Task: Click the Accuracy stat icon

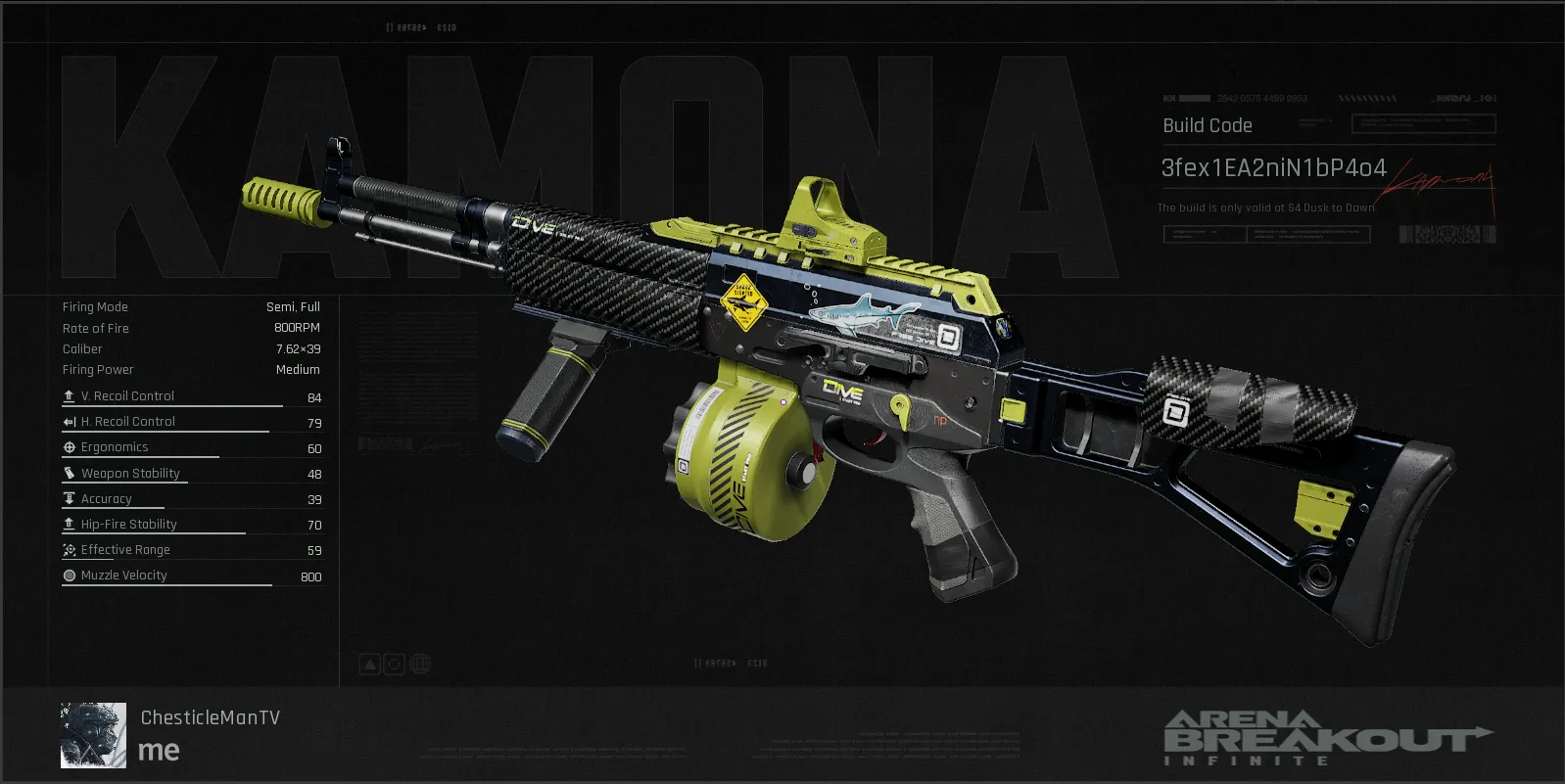Action: (69, 498)
